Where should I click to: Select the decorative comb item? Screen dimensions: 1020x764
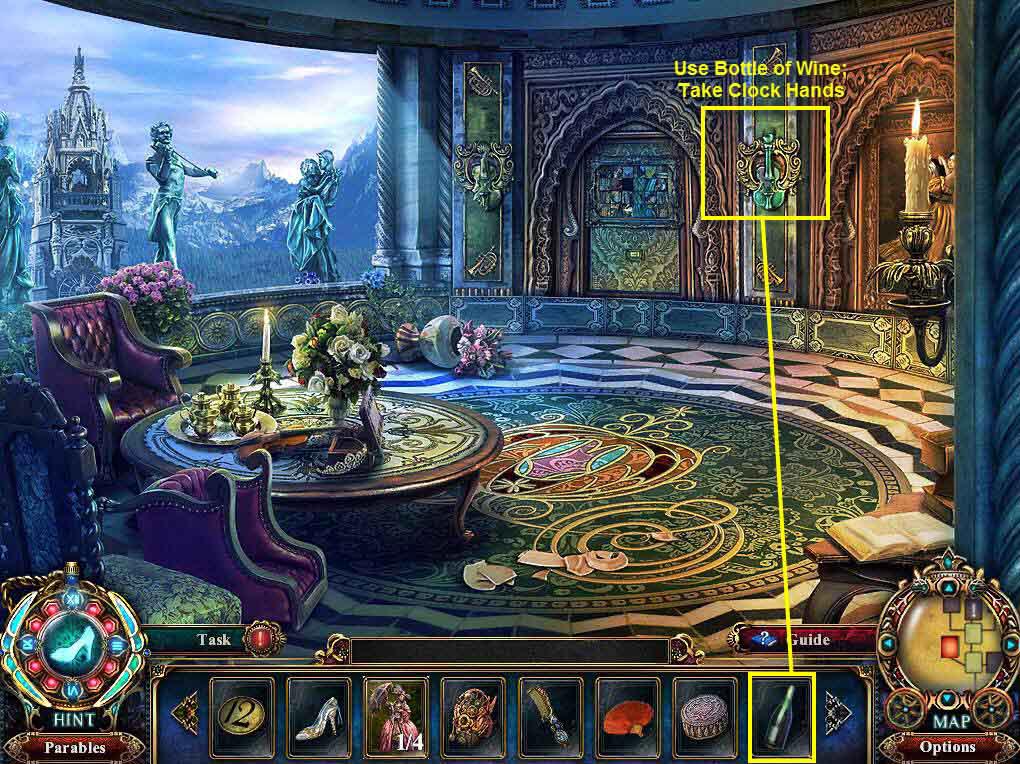(550, 714)
